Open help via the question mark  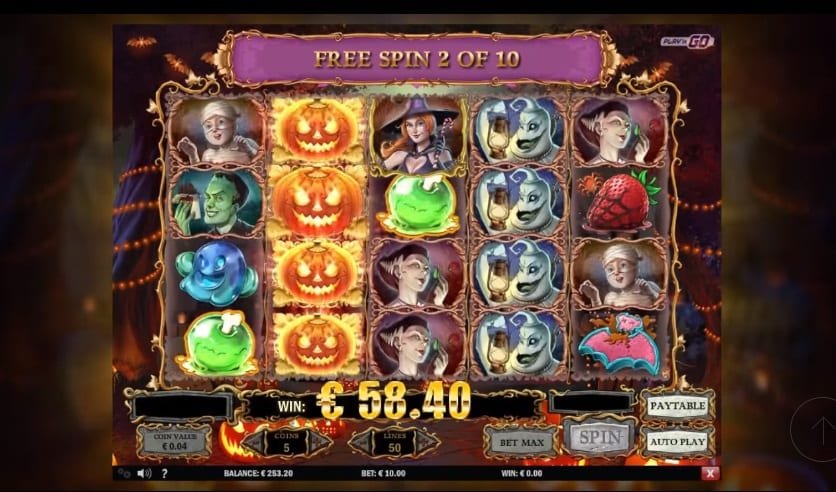click(x=164, y=473)
